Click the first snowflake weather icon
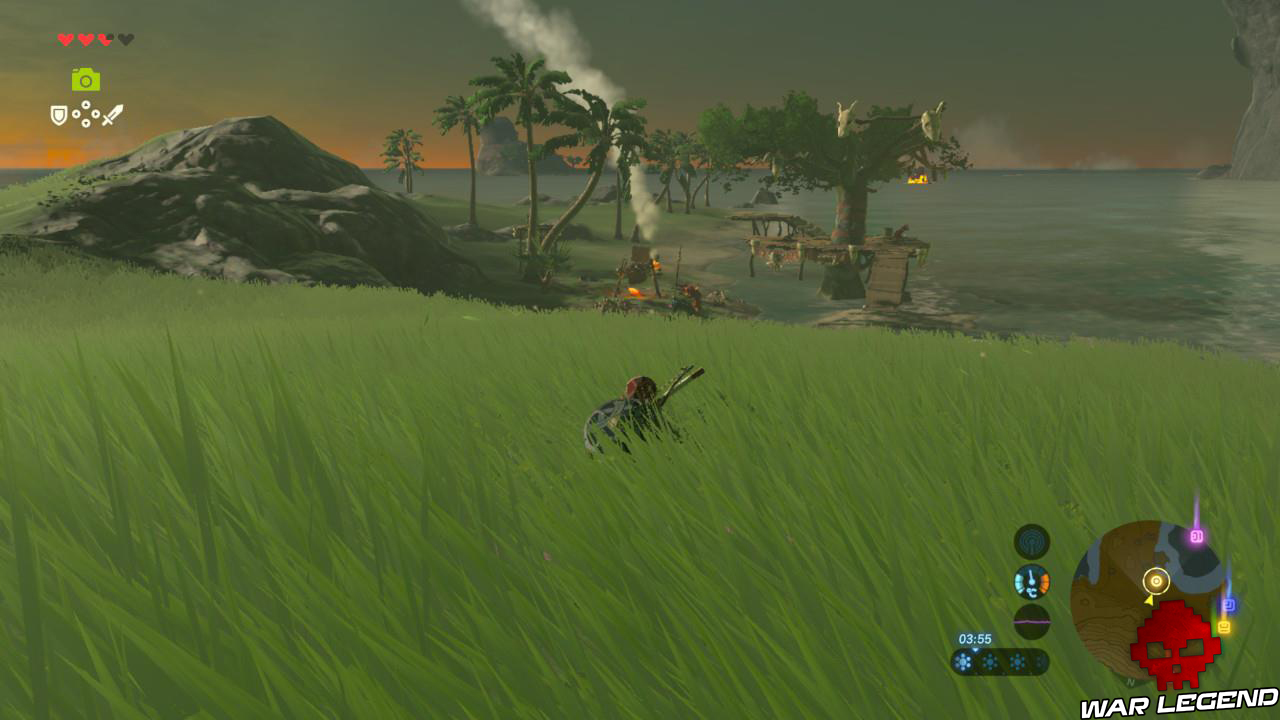The image size is (1280, 720). 962,660
